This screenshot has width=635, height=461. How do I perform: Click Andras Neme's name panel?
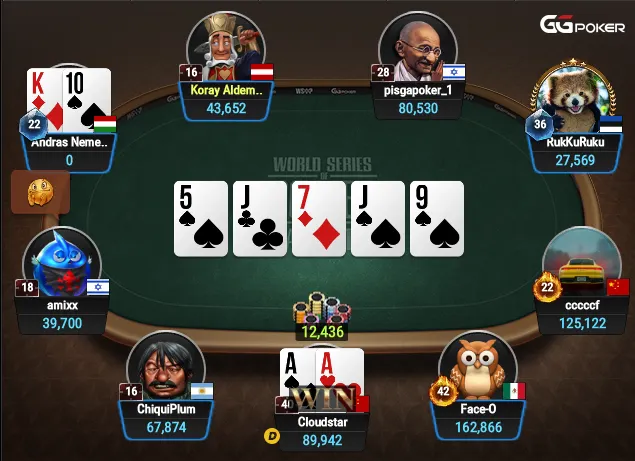(70, 151)
